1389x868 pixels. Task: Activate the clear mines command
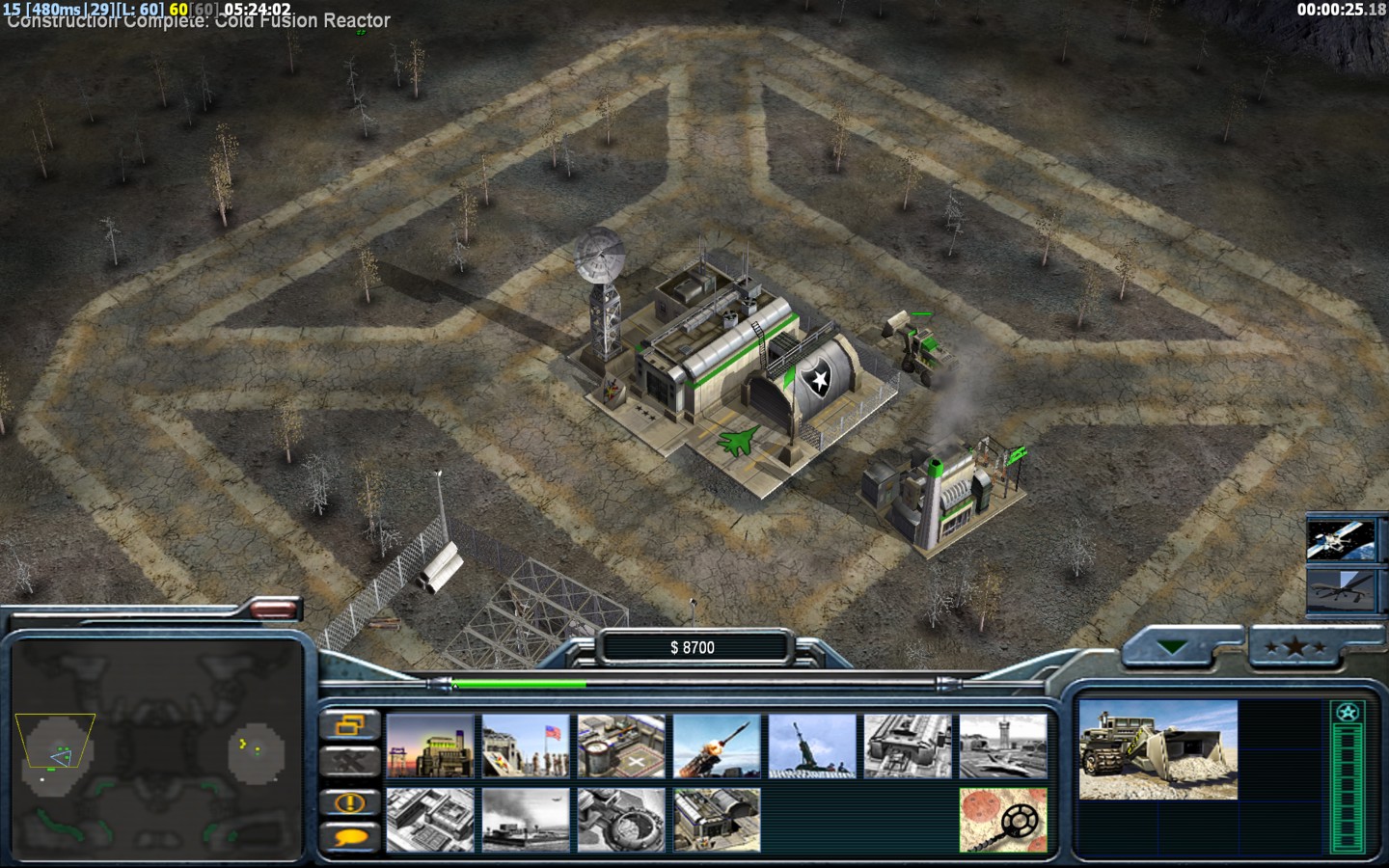[x=1003, y=820]
